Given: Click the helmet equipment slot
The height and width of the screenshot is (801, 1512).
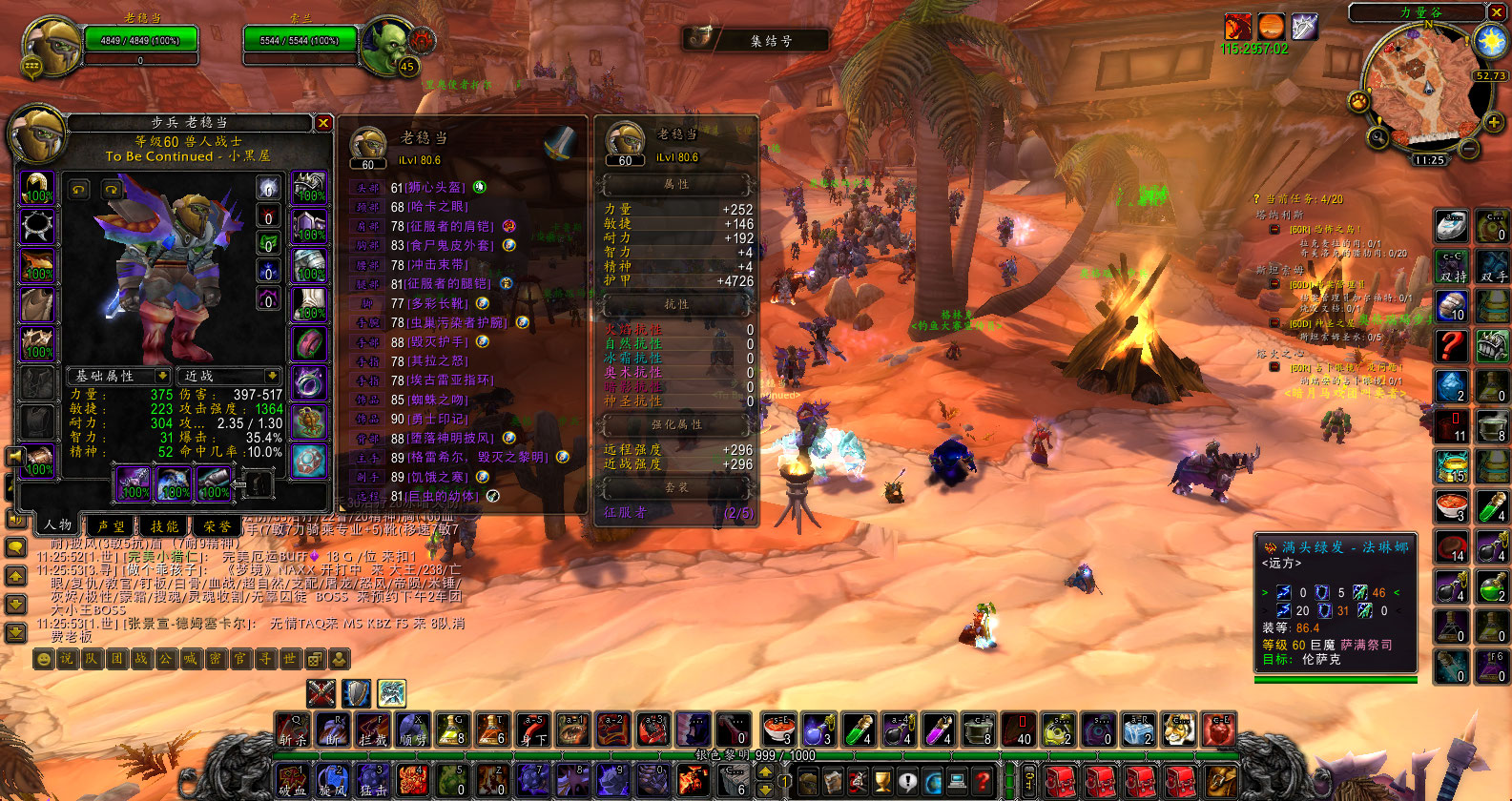Looking at the screenshot, I should 38,188.
